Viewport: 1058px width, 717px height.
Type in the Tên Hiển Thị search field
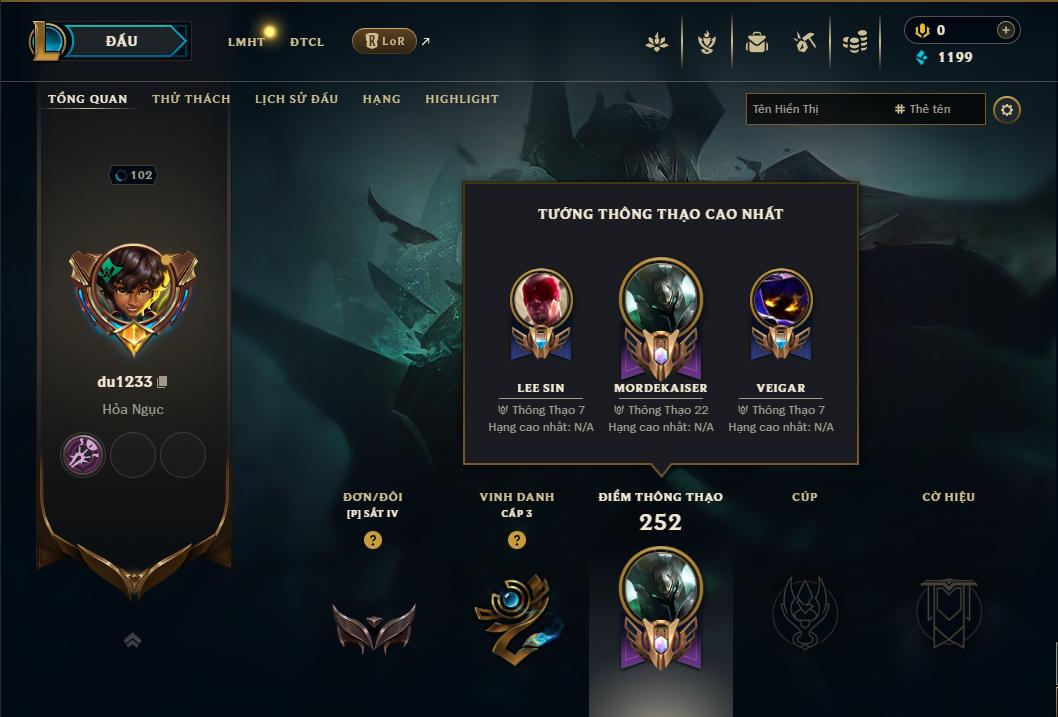(815, 109)
